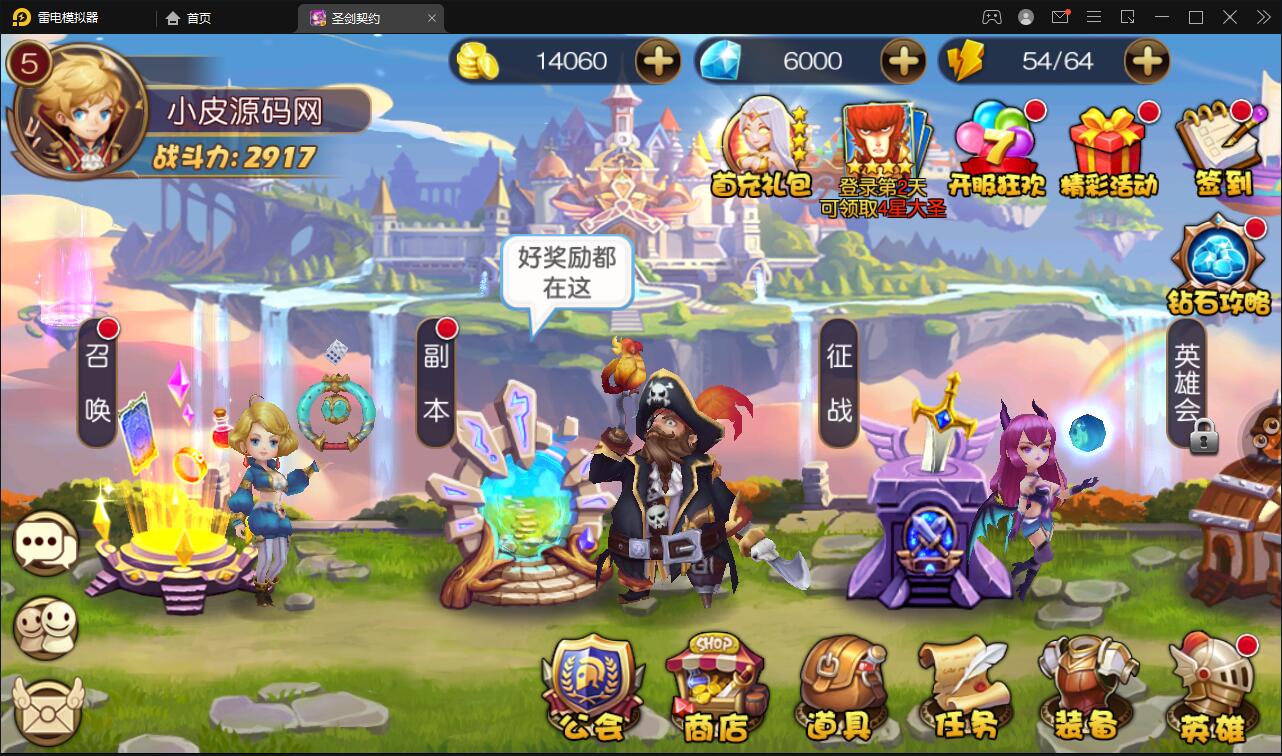1282x756 pixels.
Task: Expand more emulator tools via the chevron
Action: [1262, 17]
